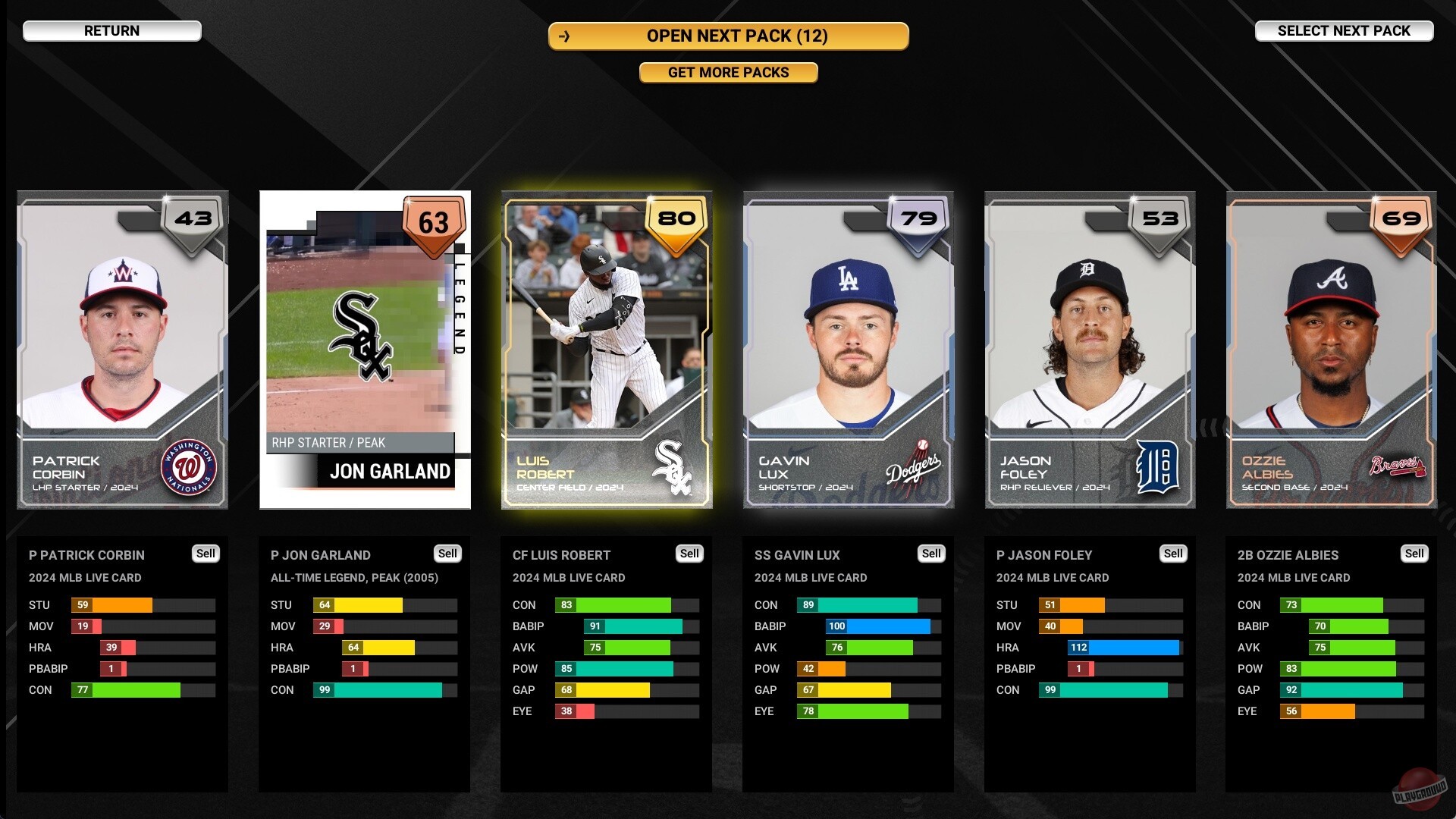1456x819 pixels.
Task: Click Luis Robert's gold 80 rating badge
Action: pyautogui.click(x=676, y=219)
